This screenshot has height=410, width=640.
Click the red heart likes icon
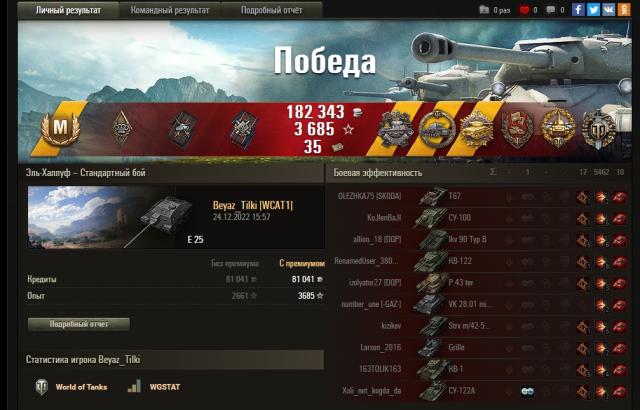[x=522, y=10]
